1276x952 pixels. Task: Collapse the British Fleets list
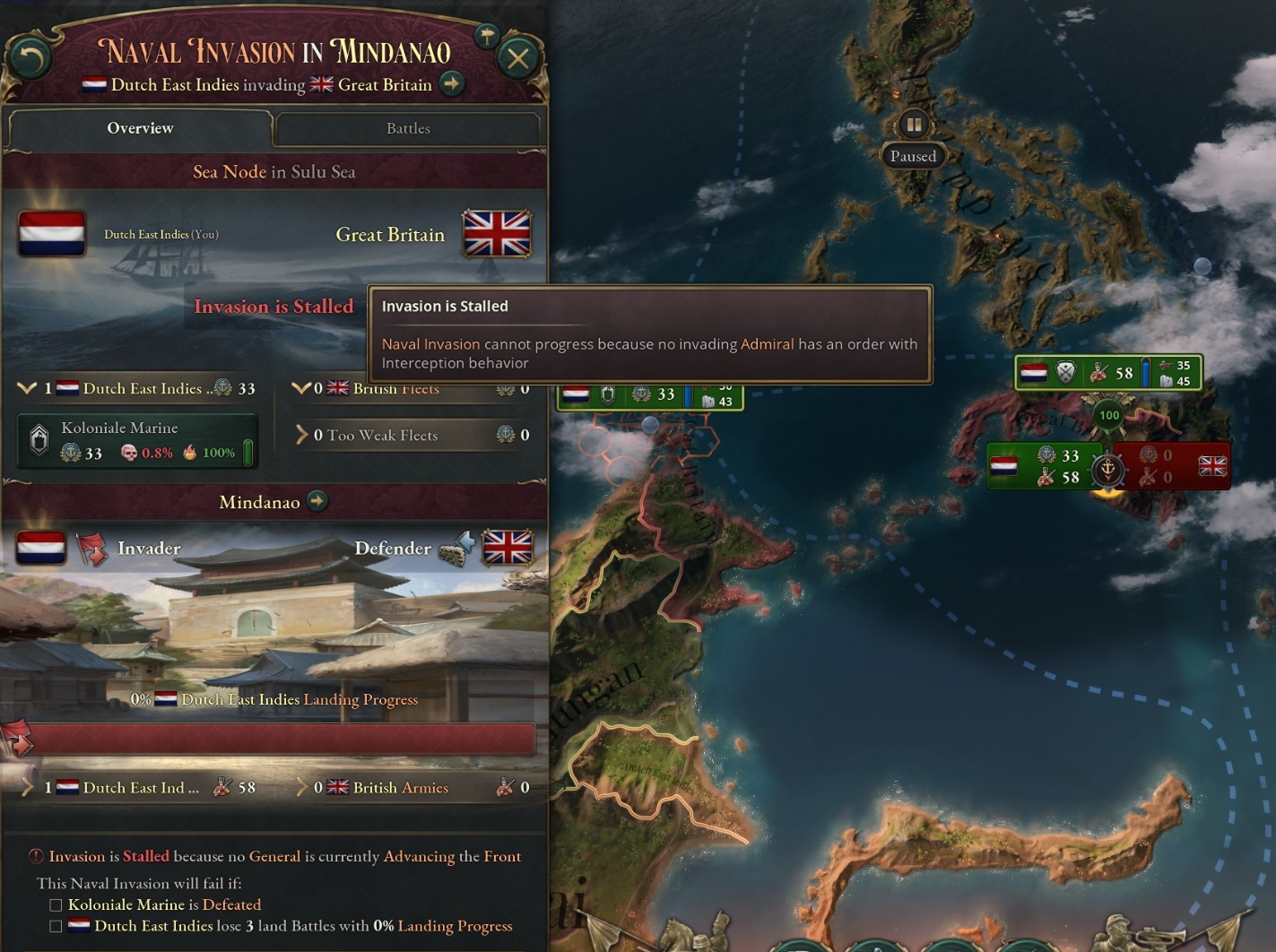point(302,388)
